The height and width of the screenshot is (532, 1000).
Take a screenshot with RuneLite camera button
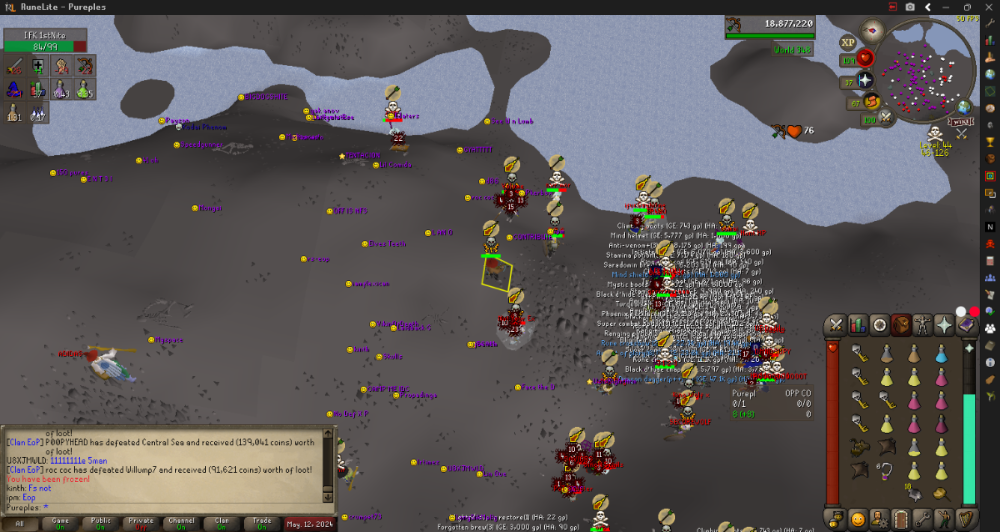[909, 6]
